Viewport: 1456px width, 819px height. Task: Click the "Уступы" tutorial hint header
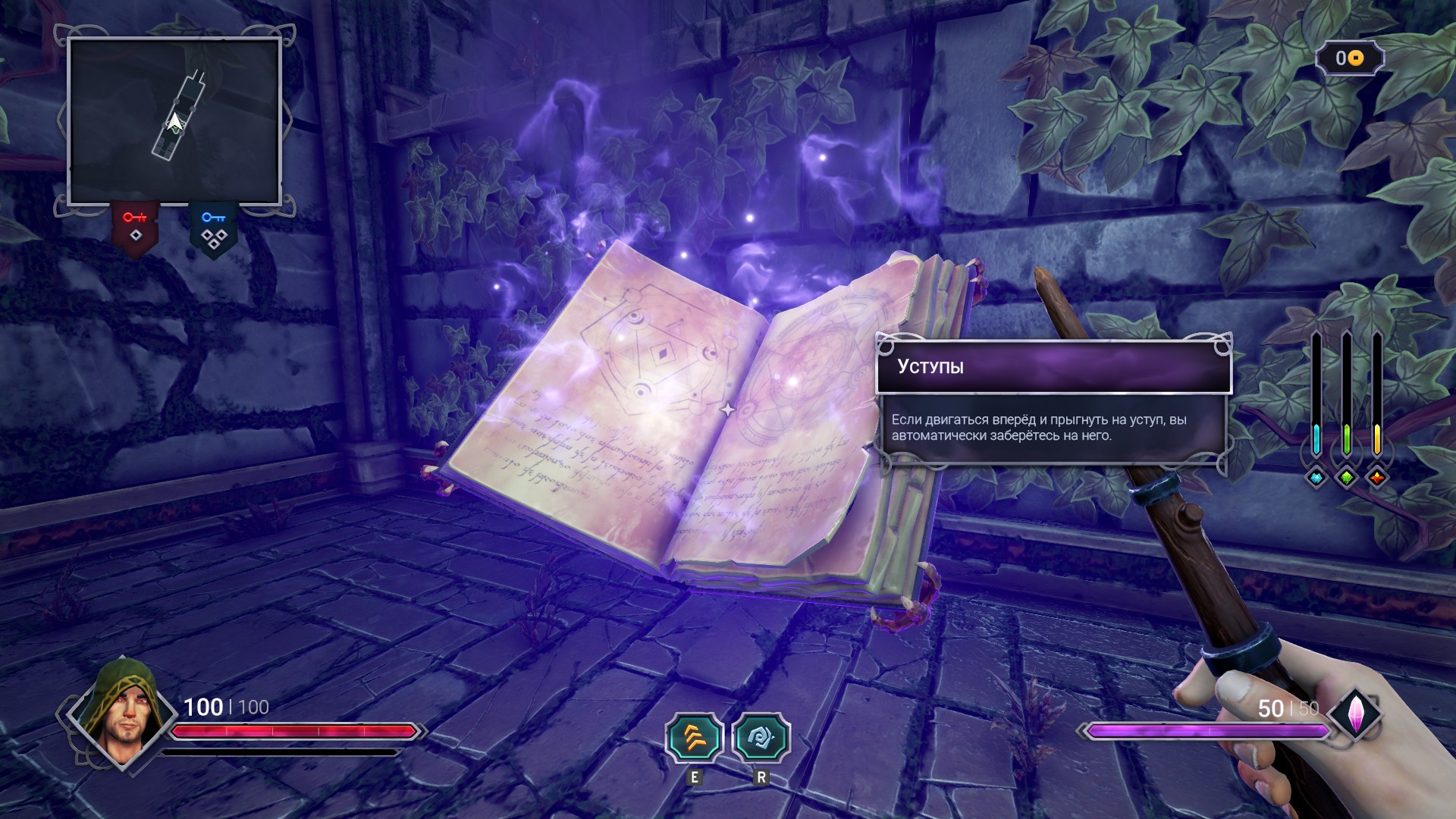(x=1053, y=367)
